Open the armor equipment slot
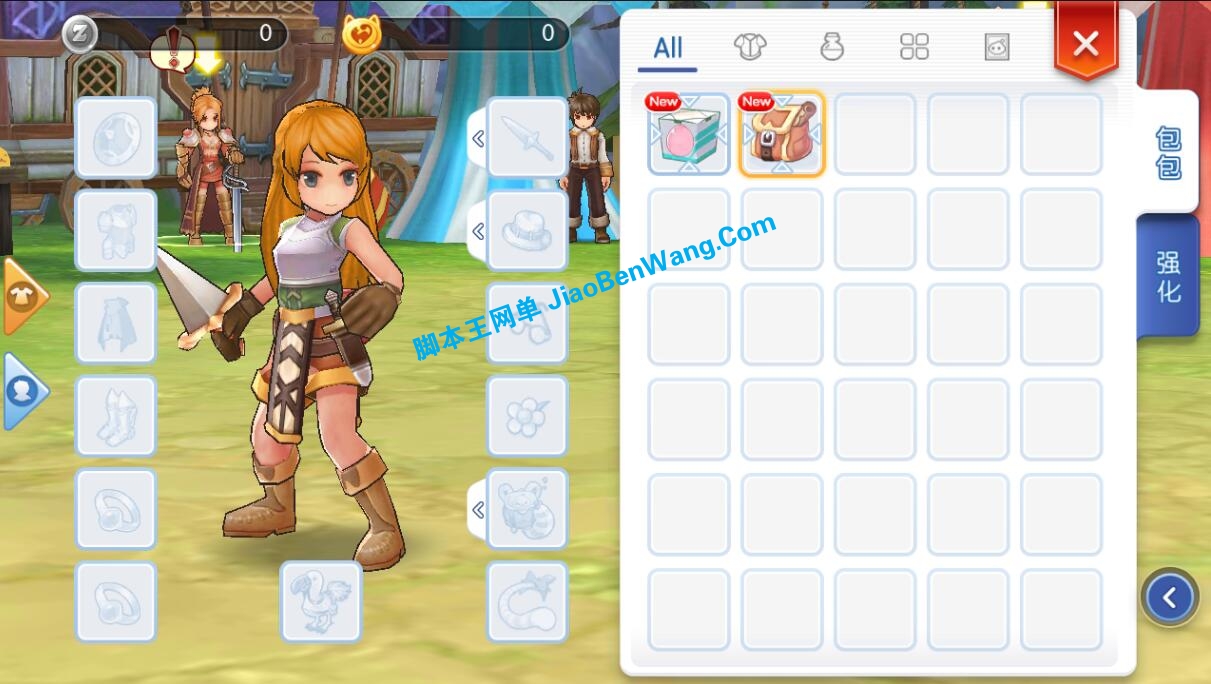Screen dimensions: 1211x684 pos(116,231)
